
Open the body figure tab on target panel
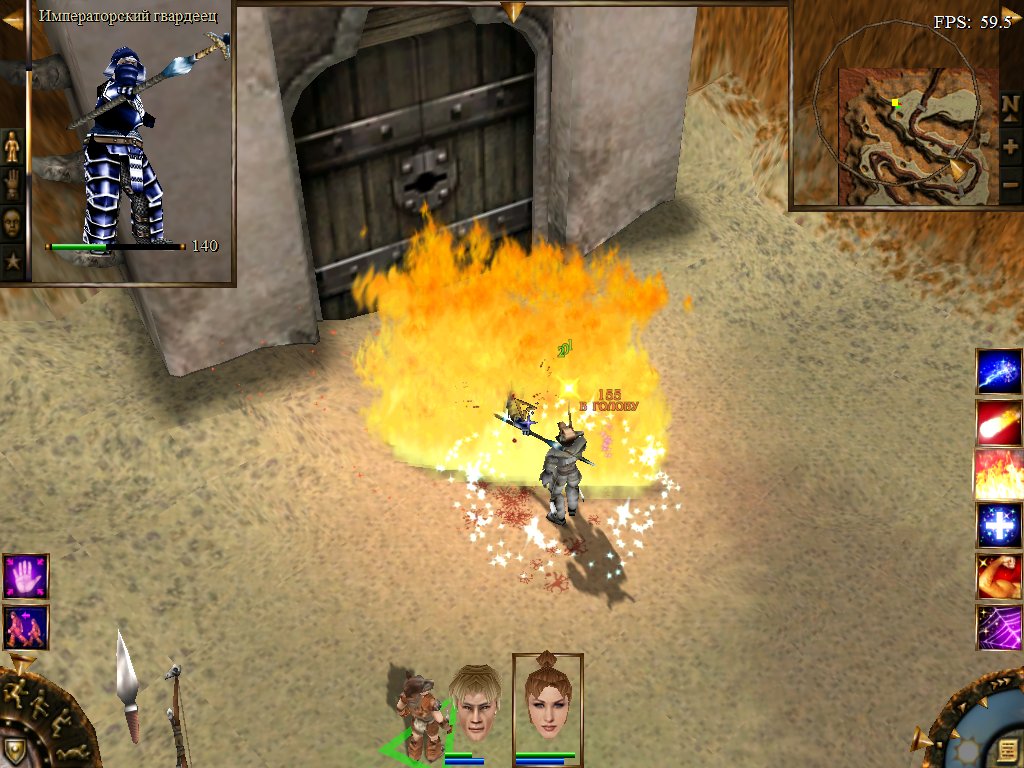pos(12,147)
